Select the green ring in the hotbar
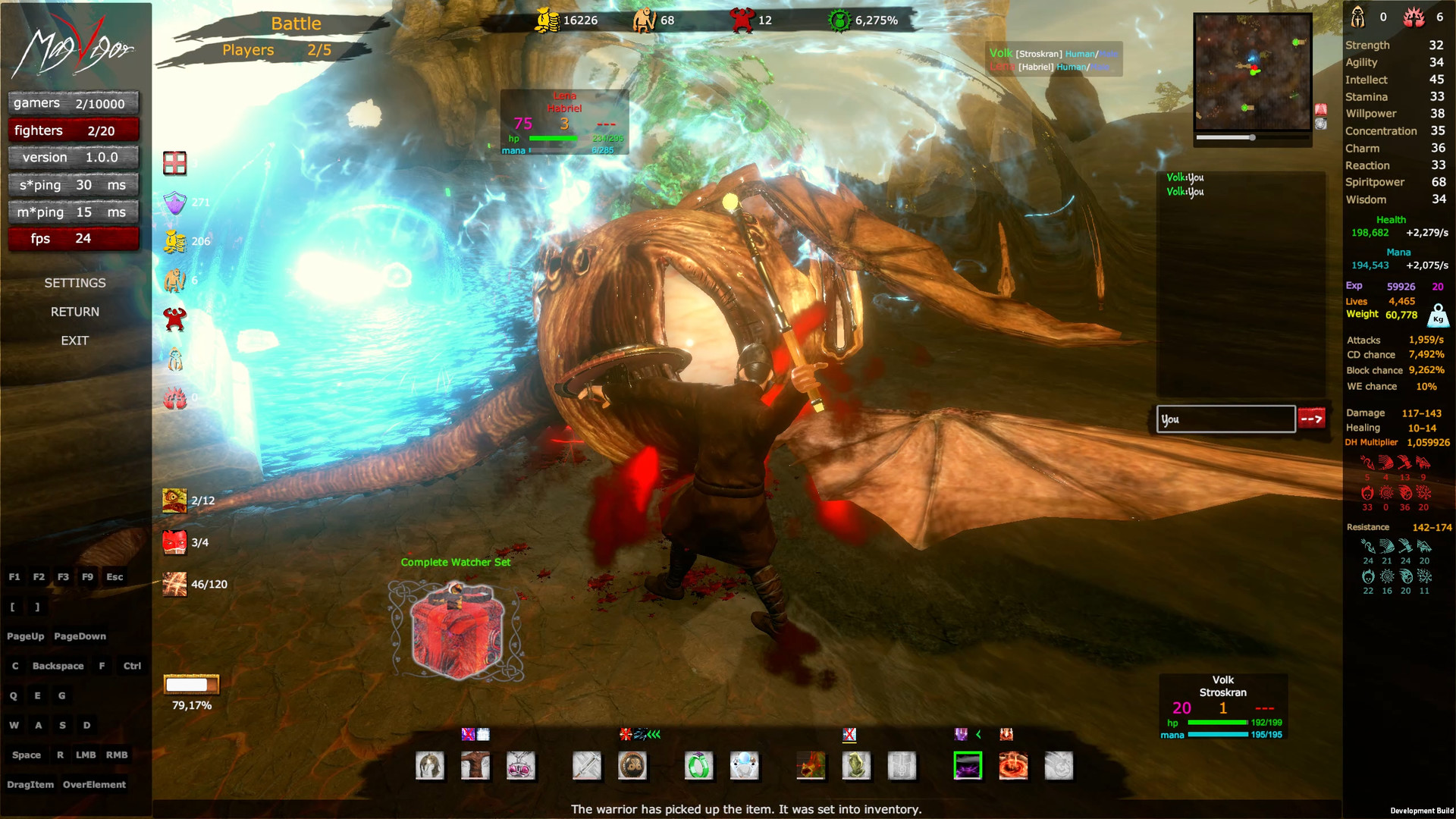The height and width of the screenshot is (819, 1456). 698,767
